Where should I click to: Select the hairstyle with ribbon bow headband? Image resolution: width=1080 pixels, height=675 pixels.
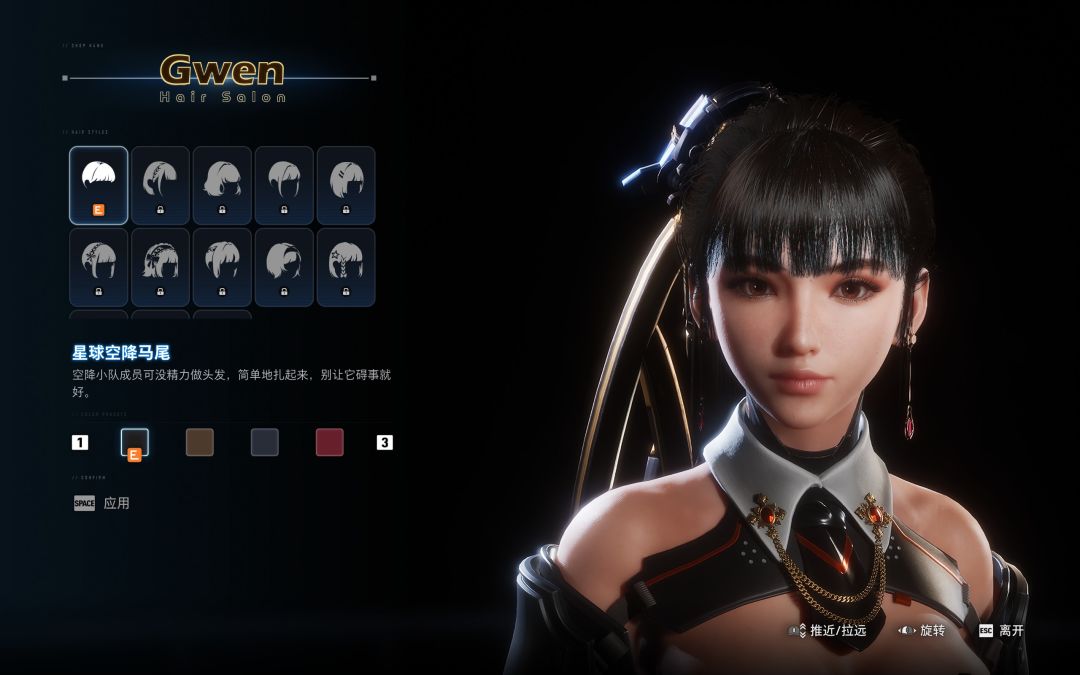(160, 266)
